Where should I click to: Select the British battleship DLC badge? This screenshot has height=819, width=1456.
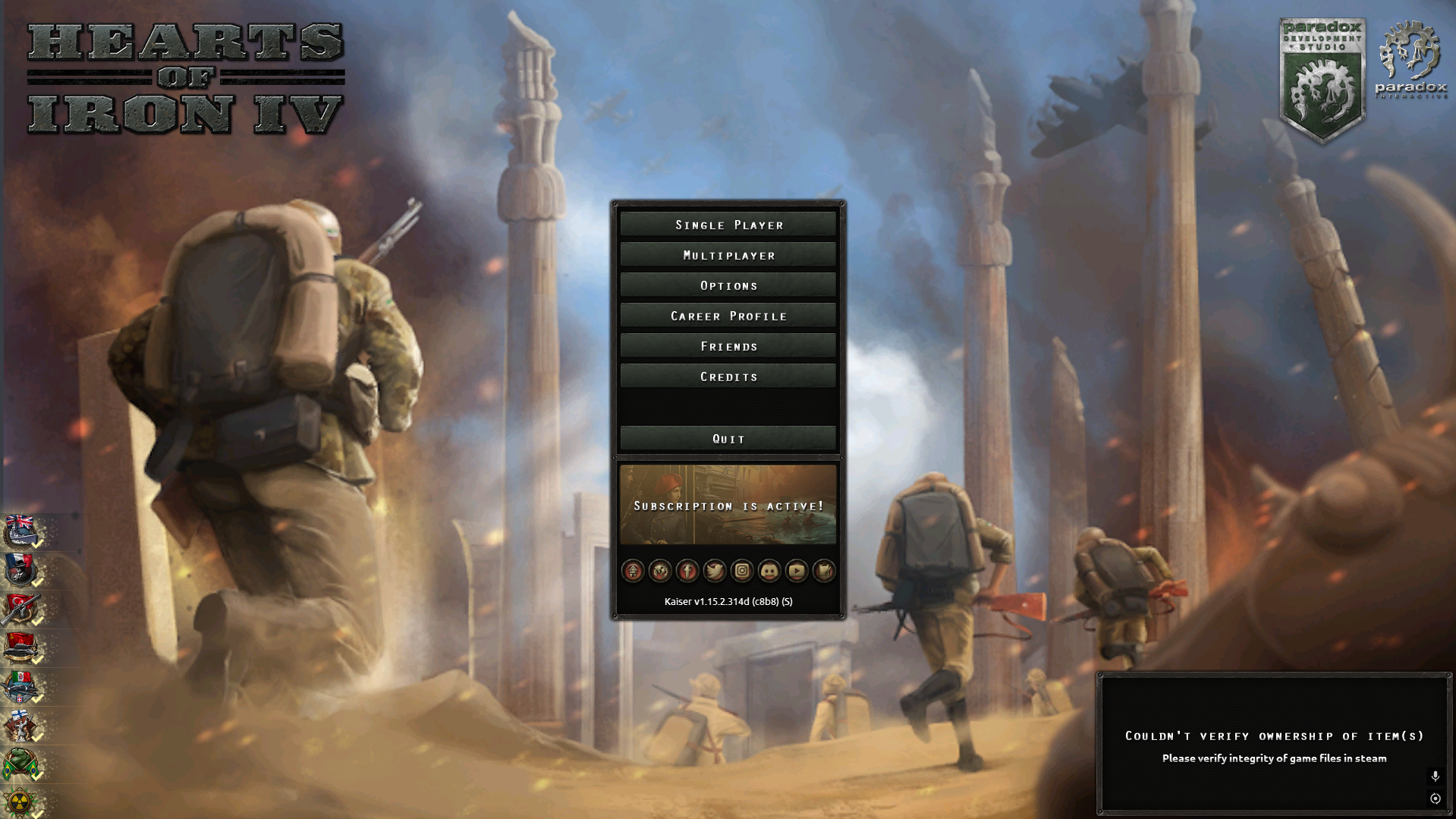tap(20, 531)
